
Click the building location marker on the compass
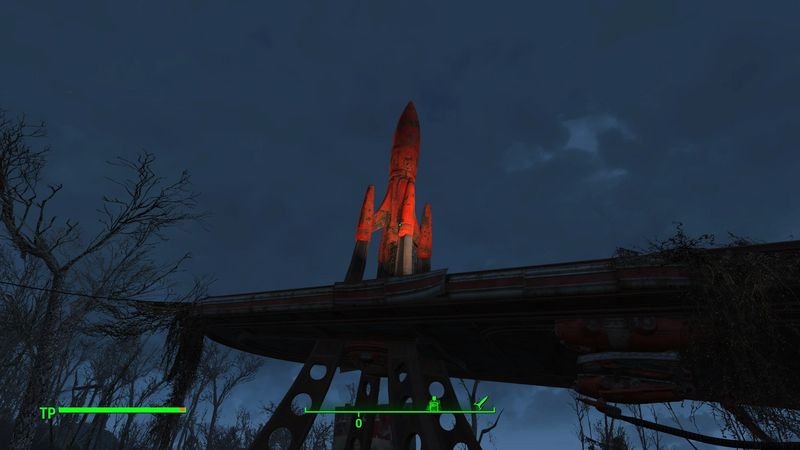tap(434, 404)
